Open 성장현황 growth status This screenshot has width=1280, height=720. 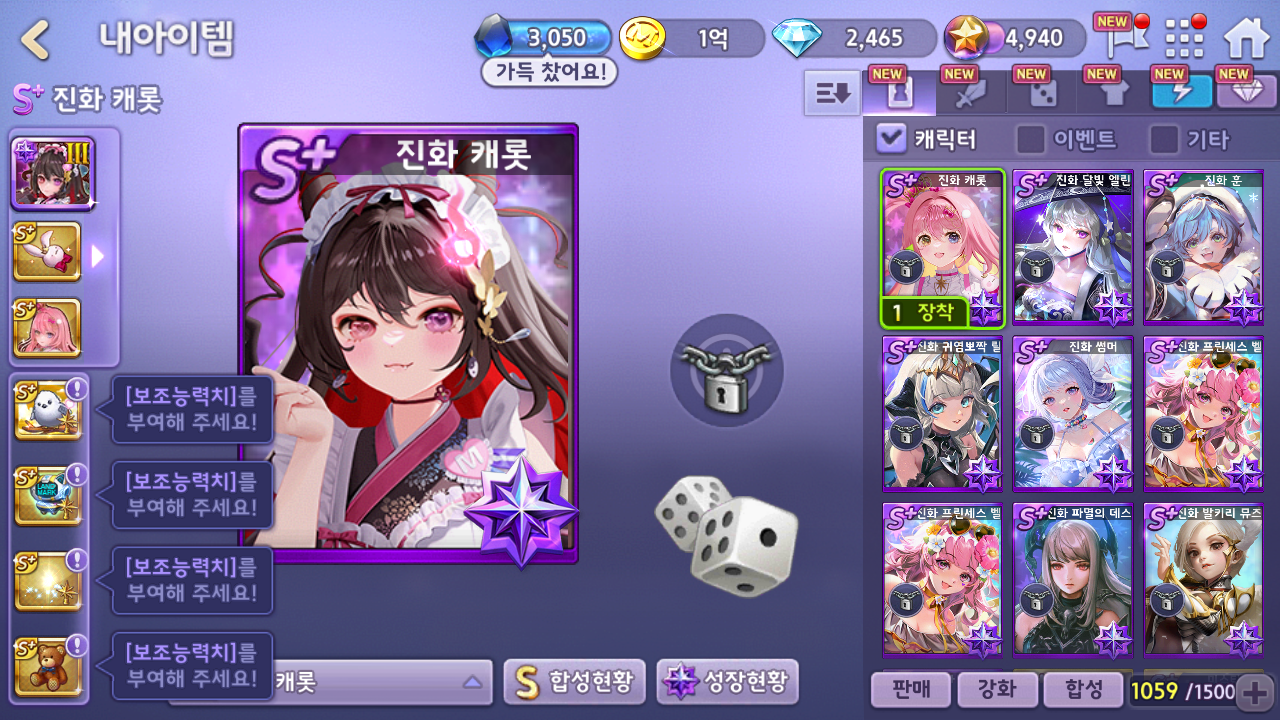coord(727,682)
